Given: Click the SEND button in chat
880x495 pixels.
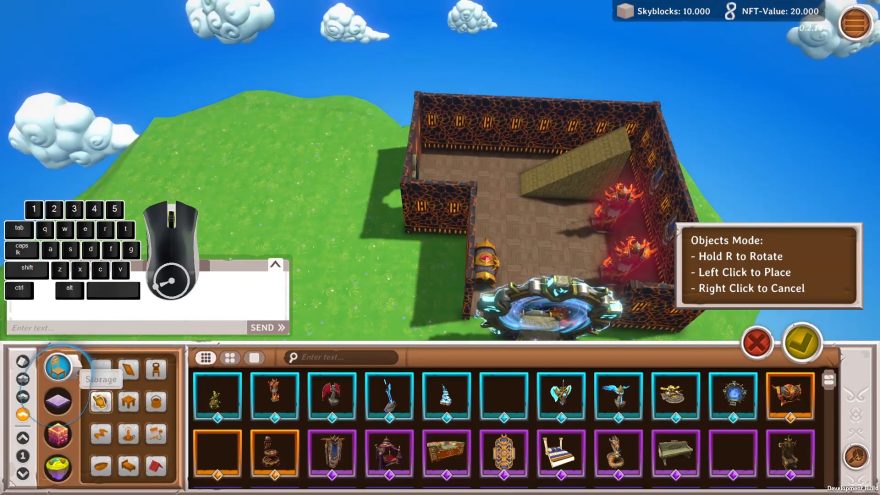Looking at the screenshot, I should [268, 327].
